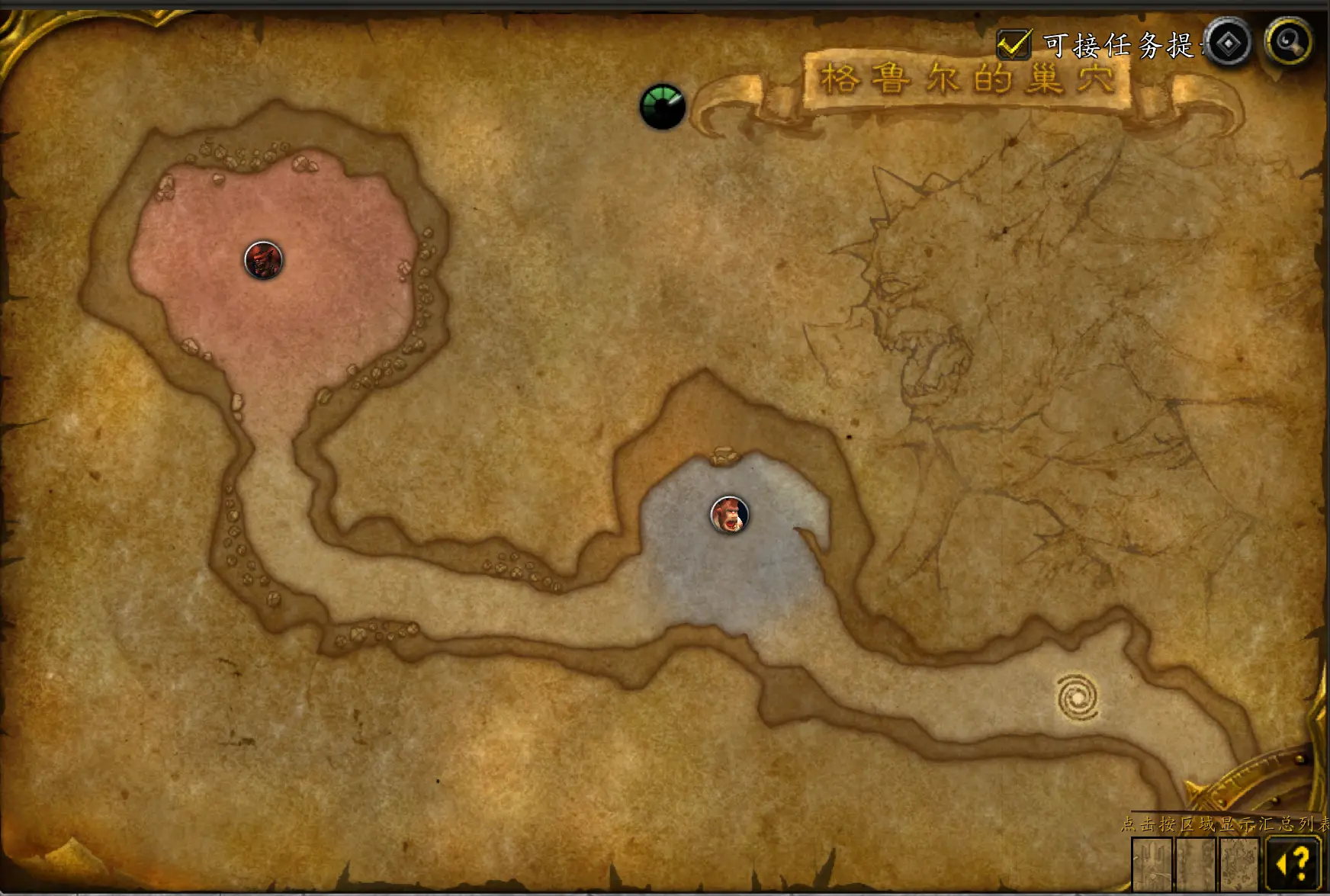Click the green round radar icon
This screenshot has height=896, width=1330.
pyautogui.click(x=662, y=106)
